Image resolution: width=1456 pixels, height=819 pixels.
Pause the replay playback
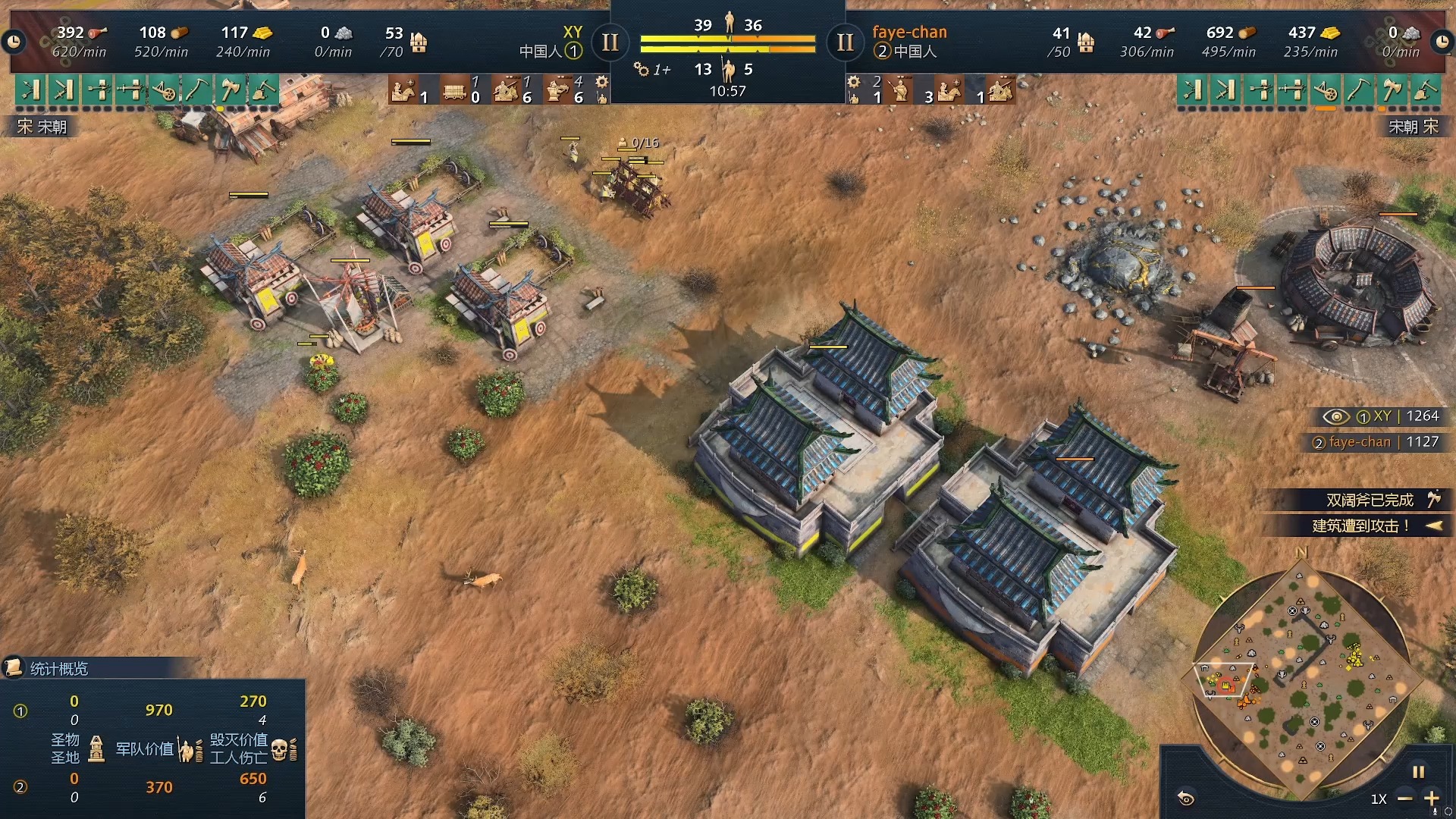point(1418,772)
